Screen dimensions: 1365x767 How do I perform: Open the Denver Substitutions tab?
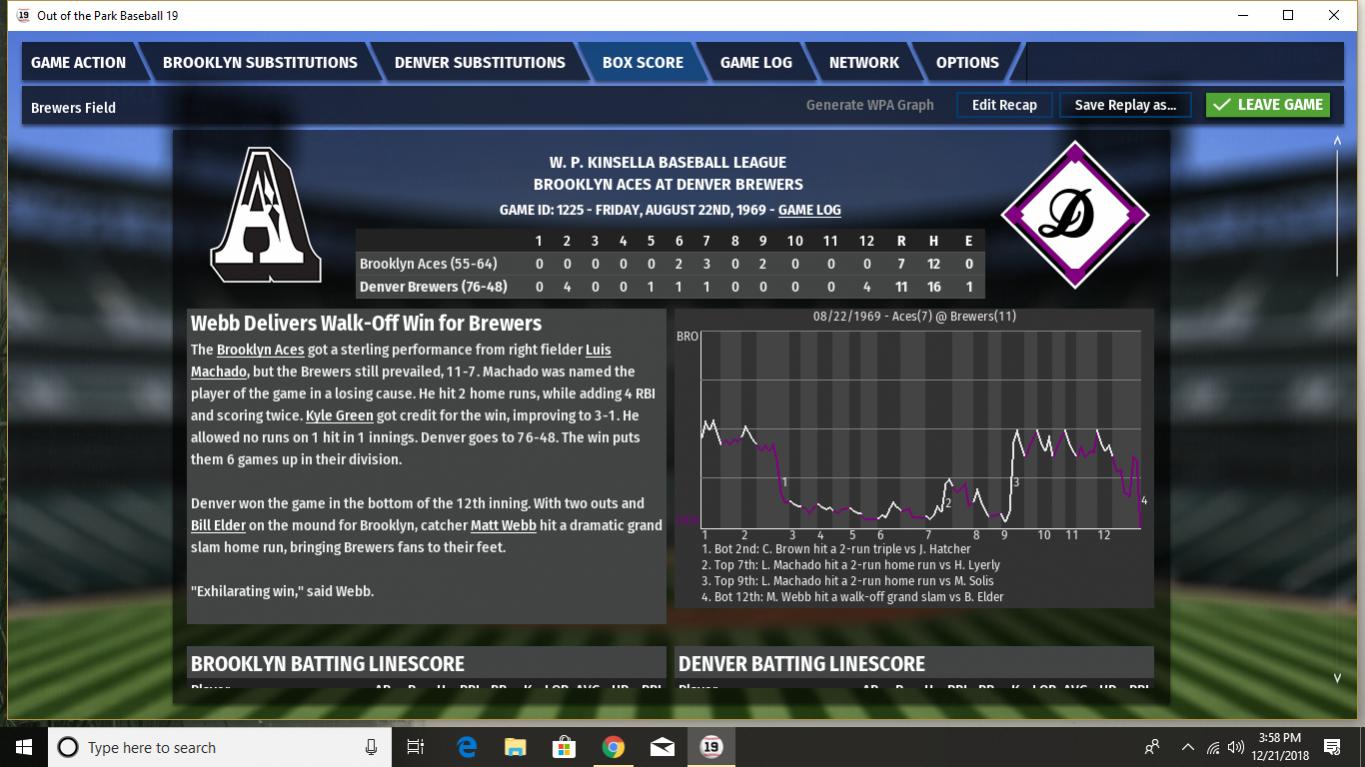click(x=479, y=62)
